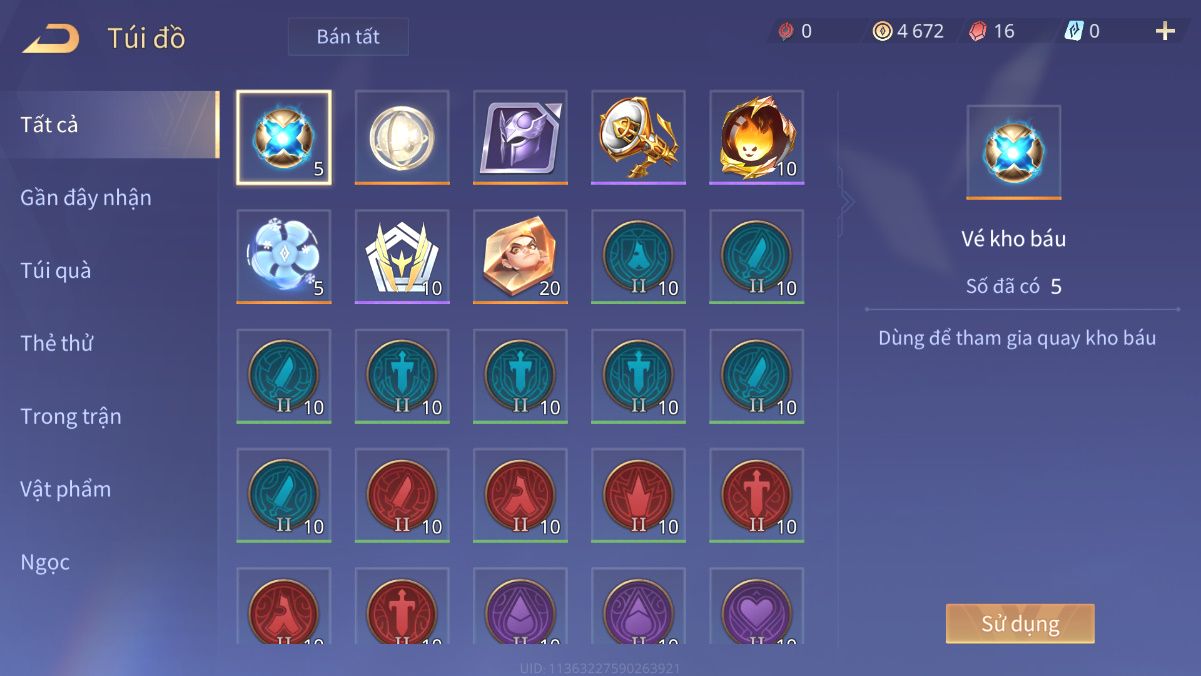Screen dimensions: 1201x676
Task: Use the item with Sử dụng
Action: 1020,624
